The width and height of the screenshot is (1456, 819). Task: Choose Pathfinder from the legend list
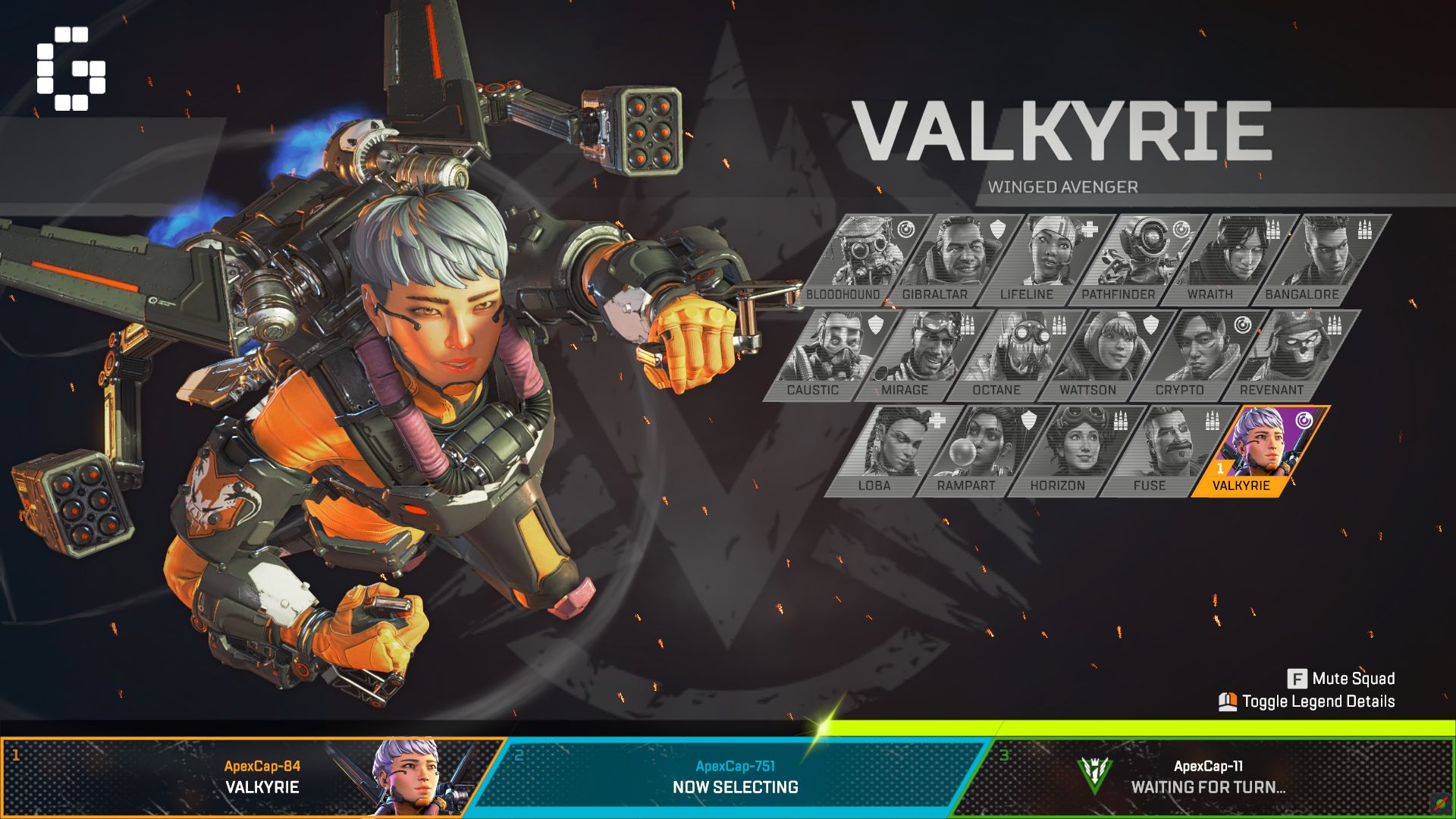[x=1137, y=254]
